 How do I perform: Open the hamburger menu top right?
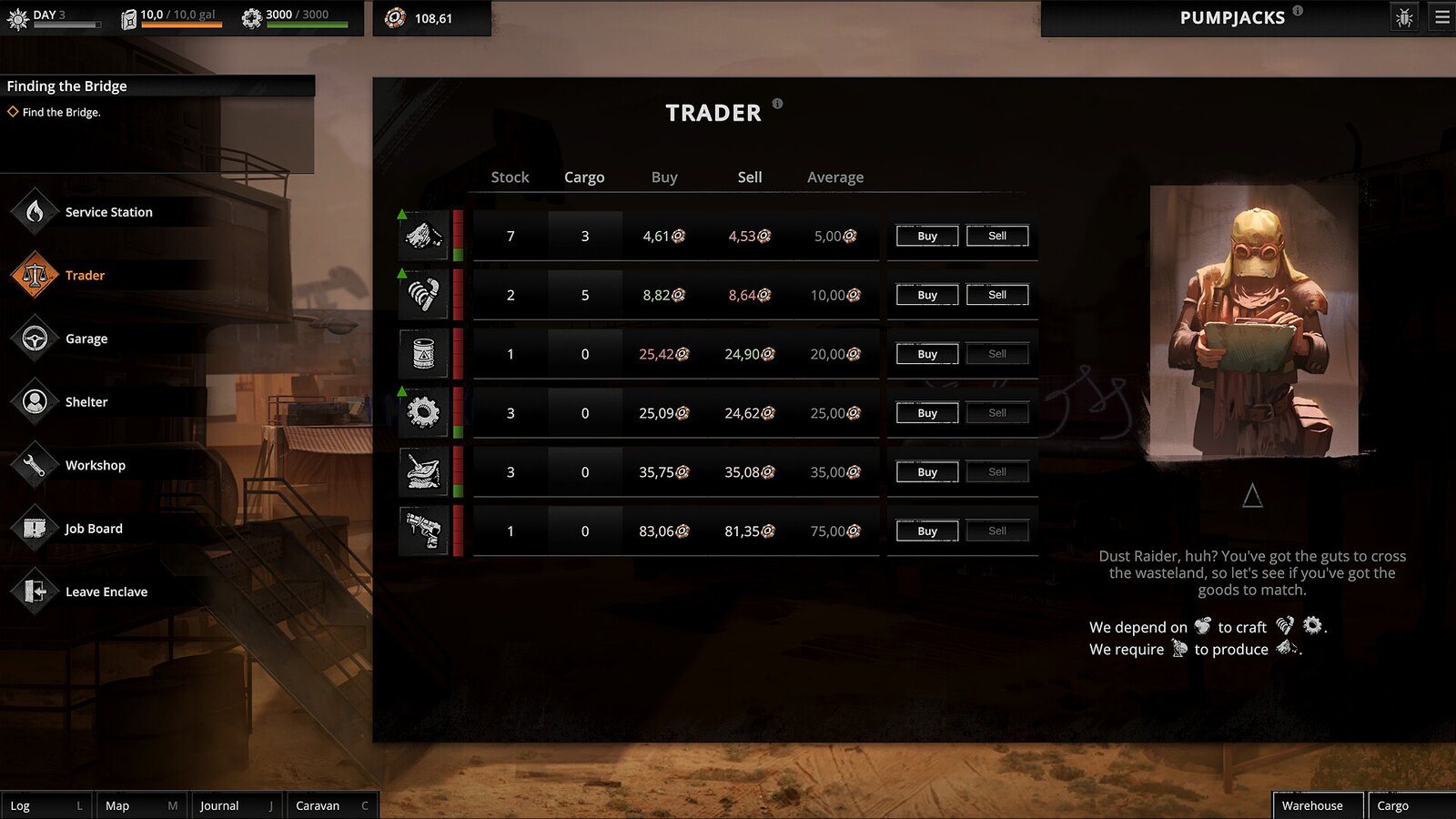tap(1441, 16)
